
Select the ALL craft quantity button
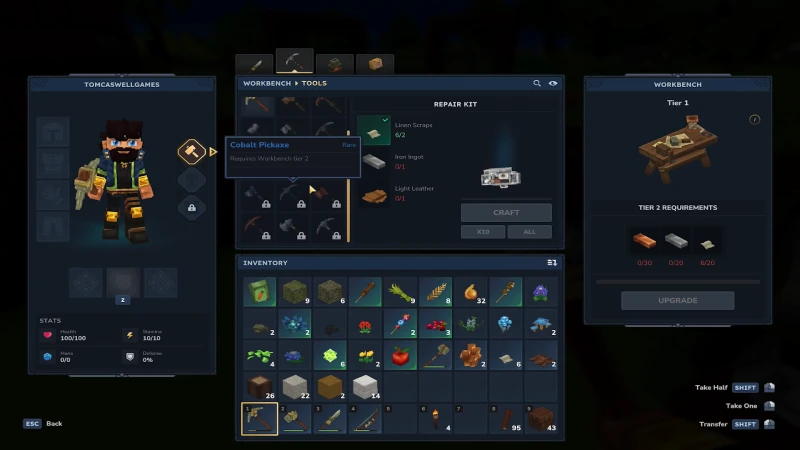[x=529, y=232]
